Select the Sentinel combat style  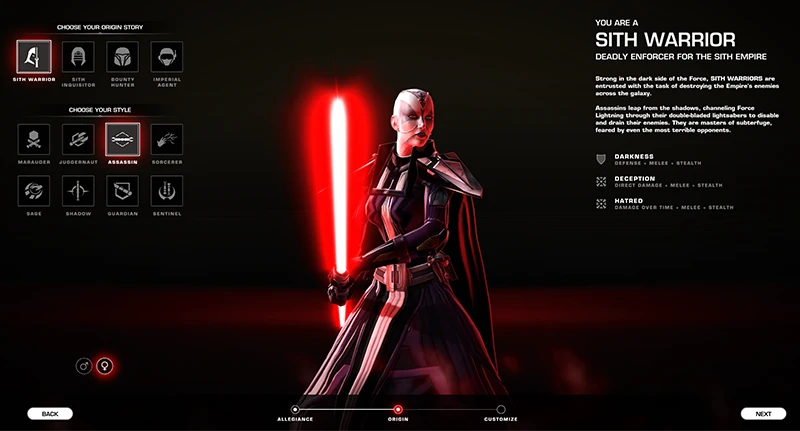tap(166, 190)
